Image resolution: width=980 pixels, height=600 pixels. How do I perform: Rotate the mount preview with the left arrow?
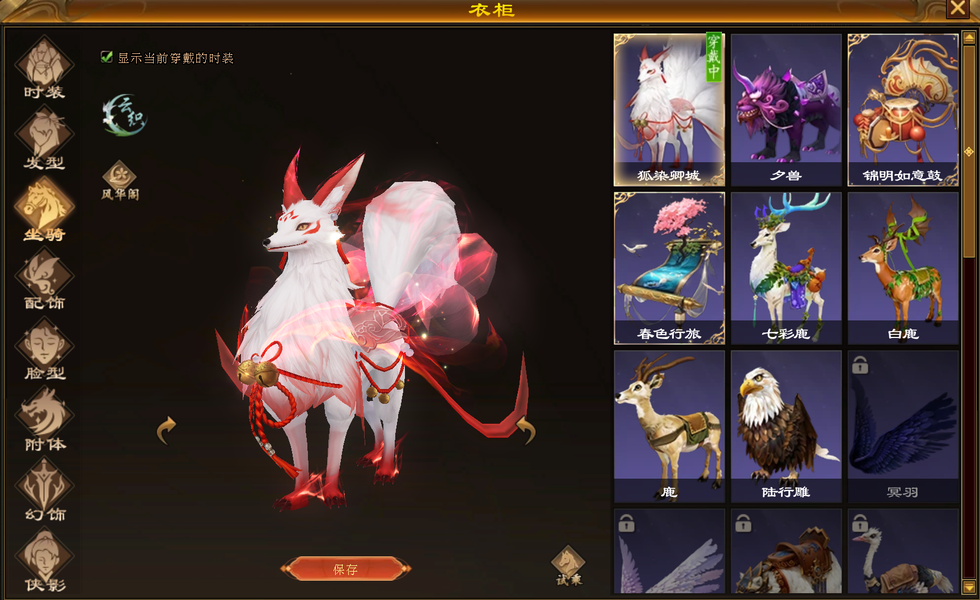167,430
